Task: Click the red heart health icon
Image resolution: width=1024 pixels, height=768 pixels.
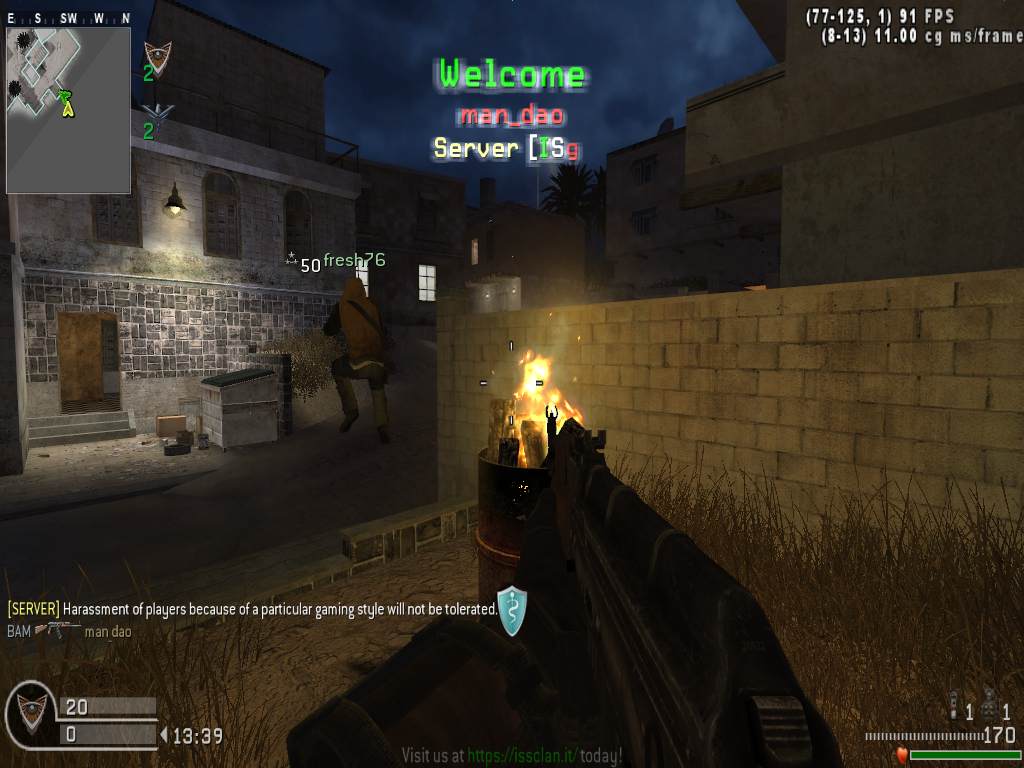Action: tap(901, 755)
